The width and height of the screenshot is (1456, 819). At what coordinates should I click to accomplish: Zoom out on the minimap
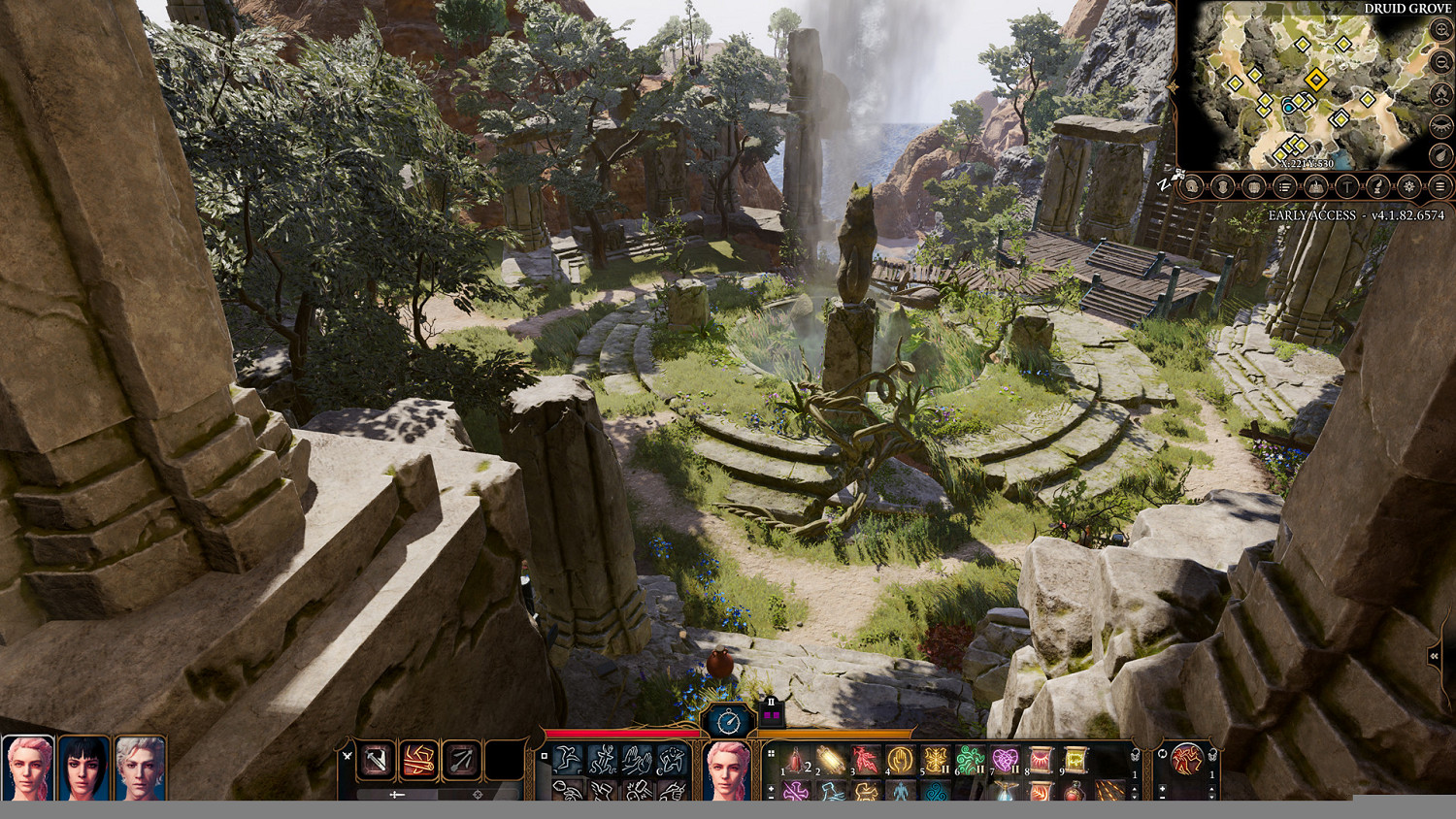tap(1441, 62)
